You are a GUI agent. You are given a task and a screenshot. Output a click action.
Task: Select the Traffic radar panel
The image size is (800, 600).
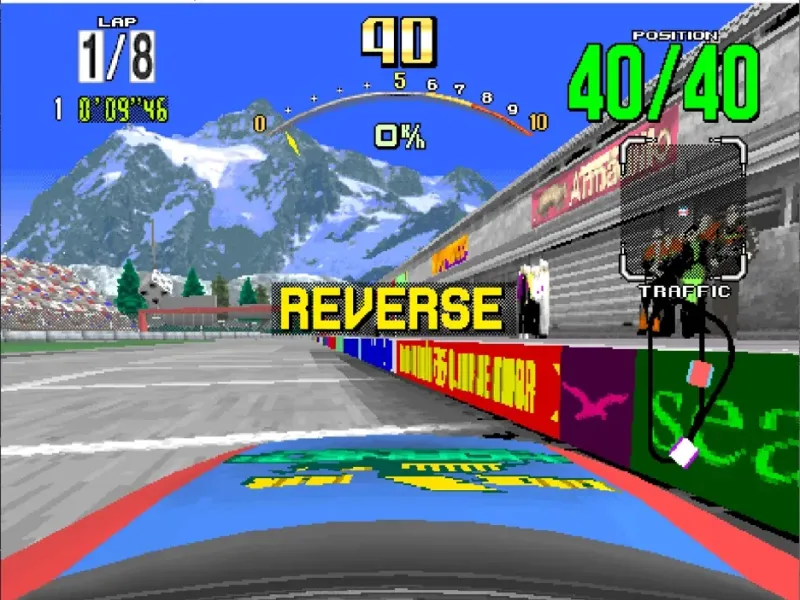click(x=681, y=210)
